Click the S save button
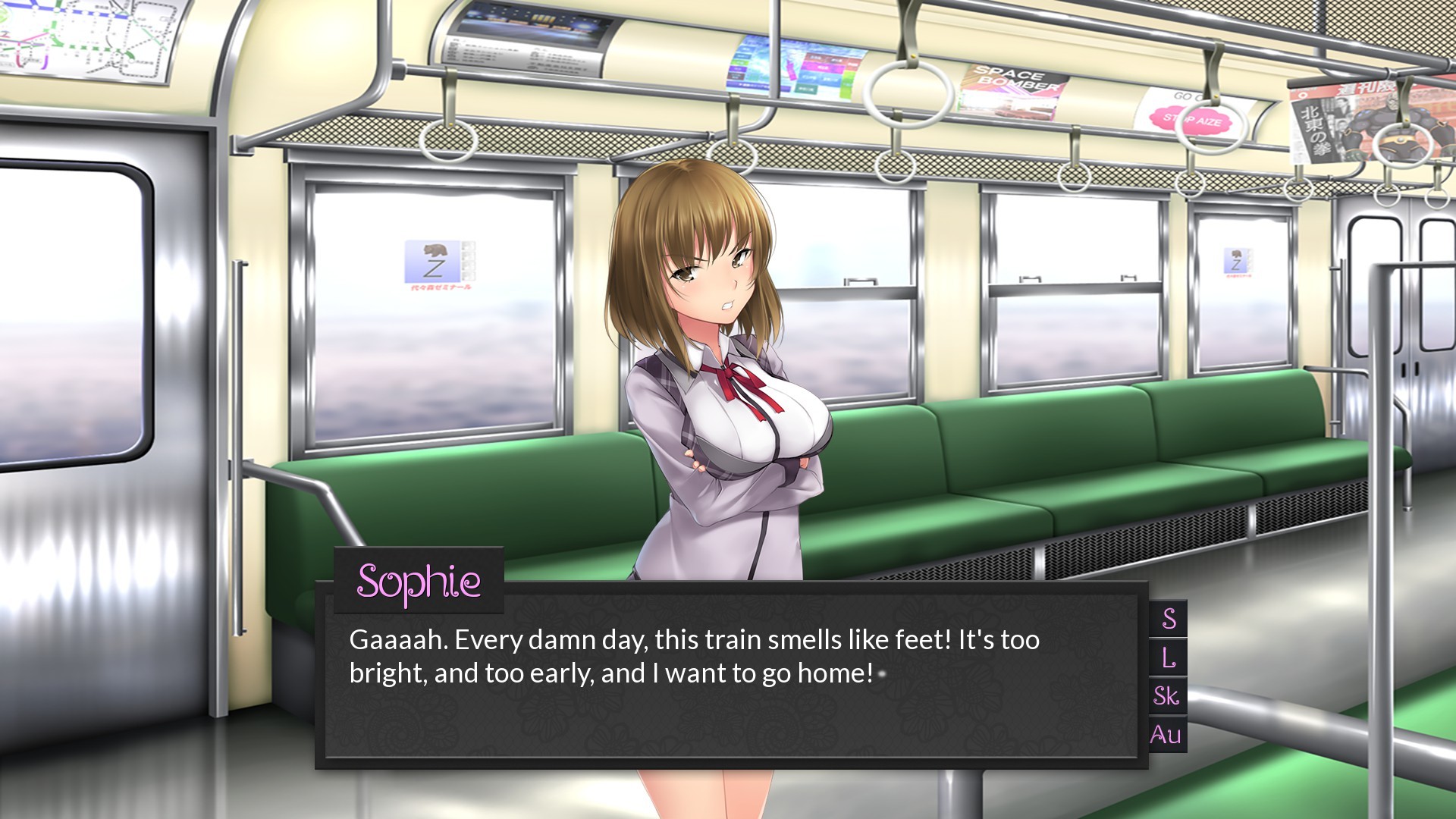 (1169, 619)
